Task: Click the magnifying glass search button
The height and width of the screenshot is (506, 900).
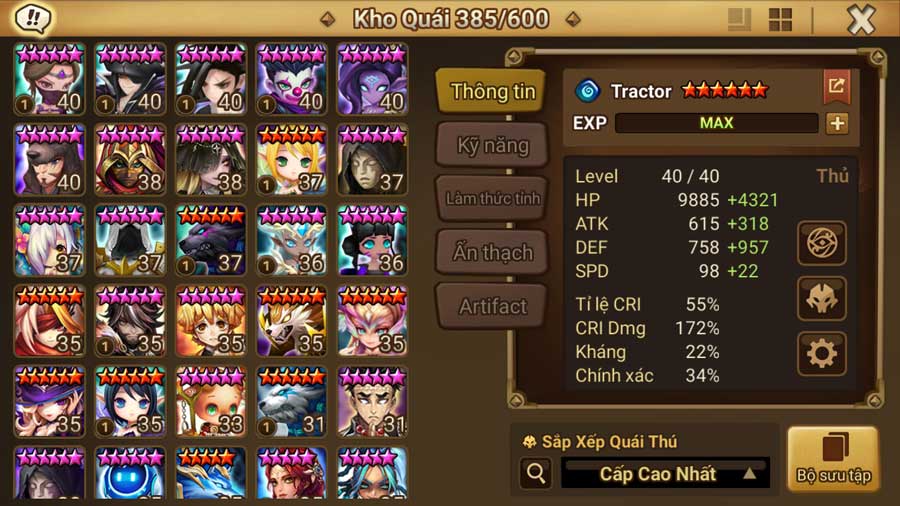Action: 537,474
